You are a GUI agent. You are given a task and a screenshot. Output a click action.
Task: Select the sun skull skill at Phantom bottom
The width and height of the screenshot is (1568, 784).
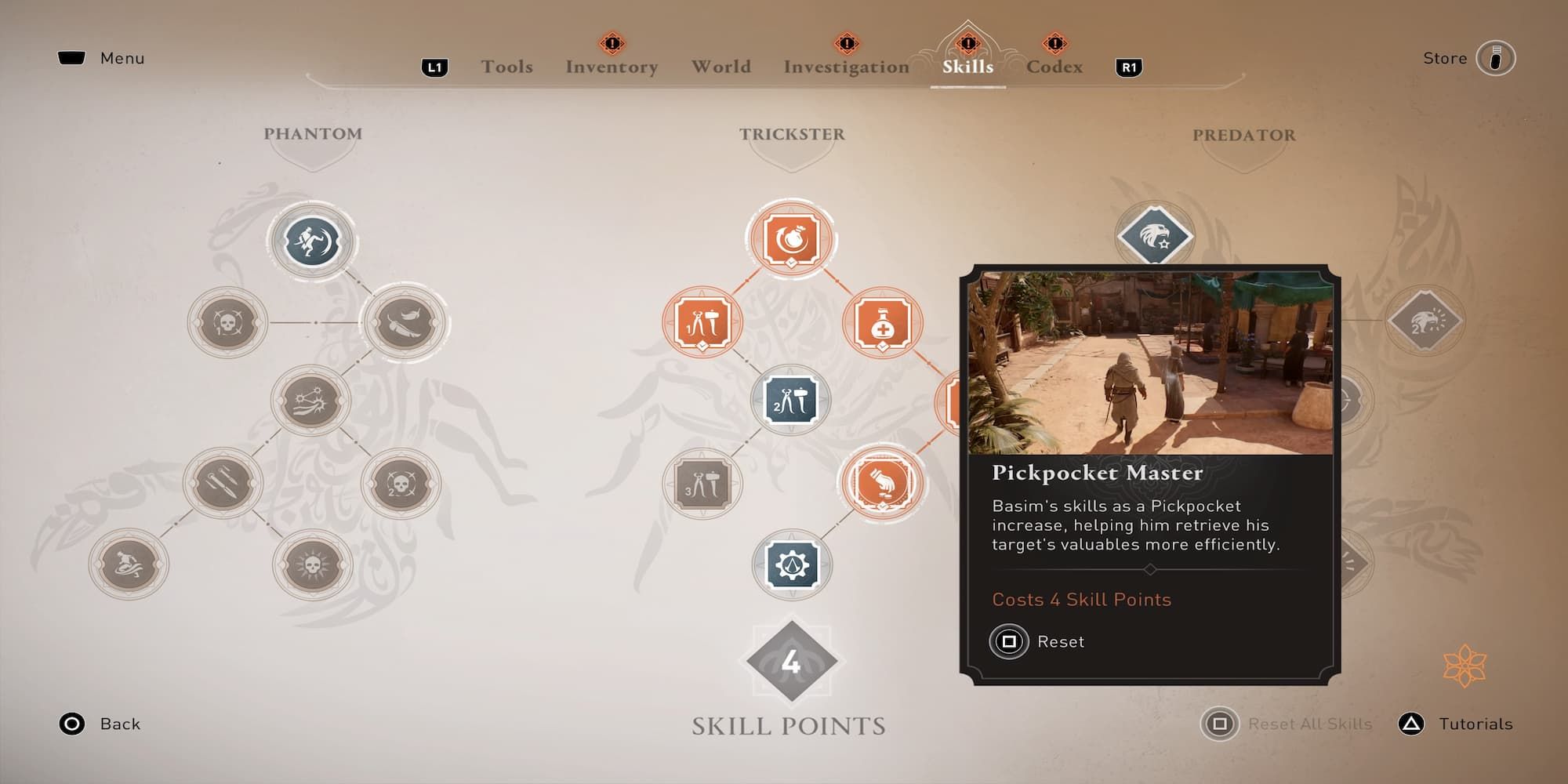tap(312, 564)
